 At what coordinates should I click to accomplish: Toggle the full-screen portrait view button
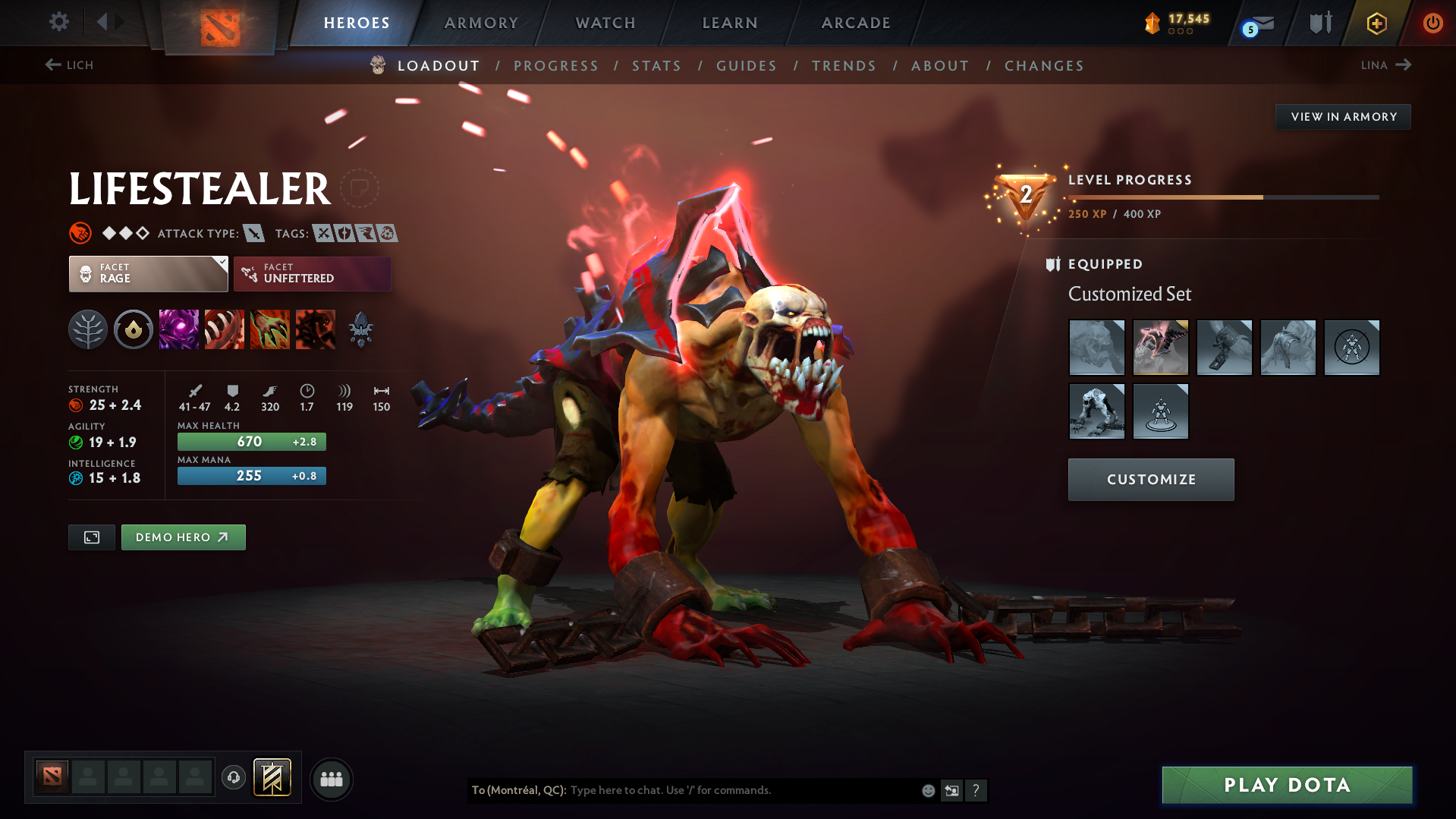tap(91, 537)
